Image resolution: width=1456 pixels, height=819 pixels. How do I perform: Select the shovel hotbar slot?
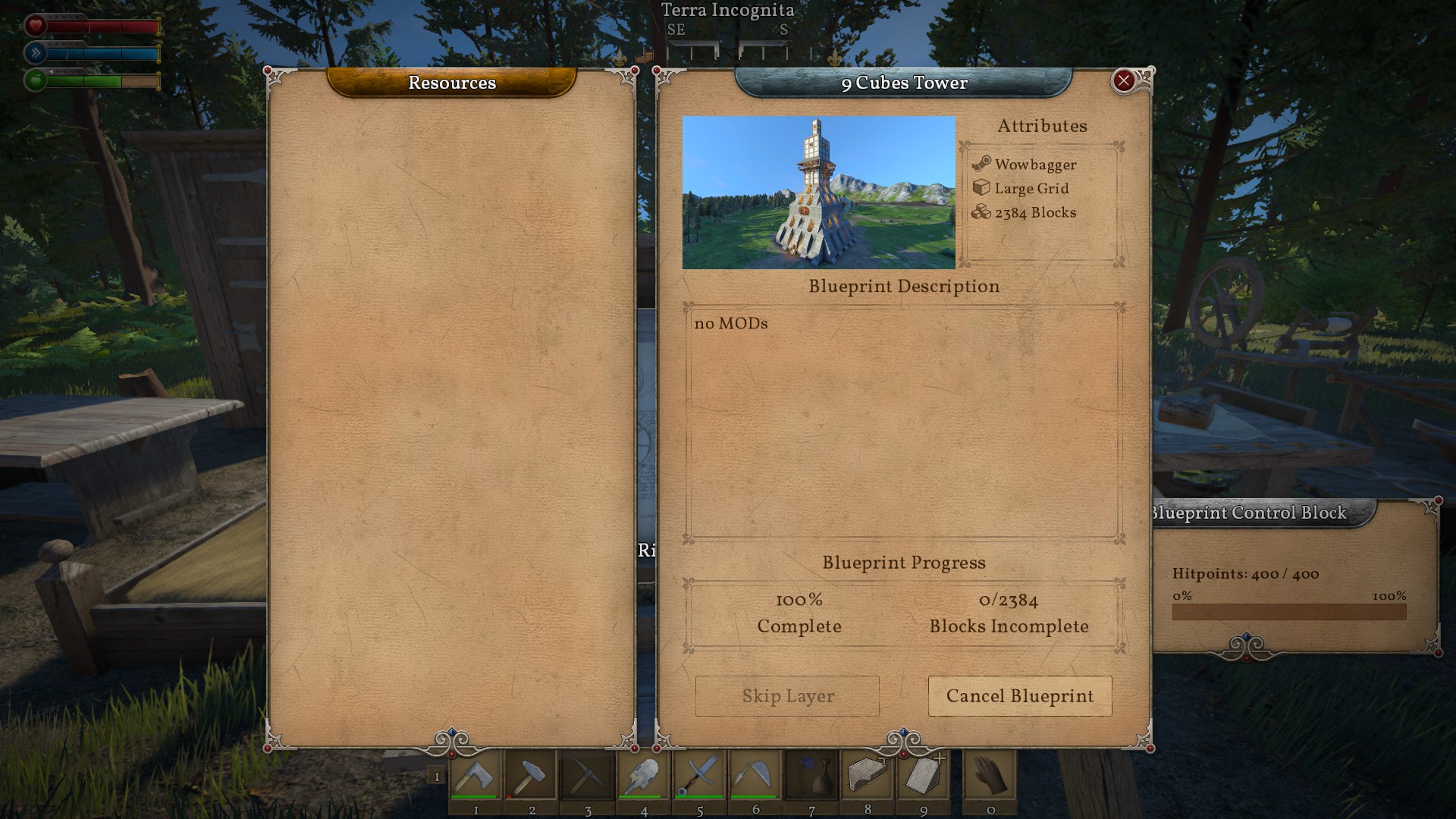pos(644,776)
